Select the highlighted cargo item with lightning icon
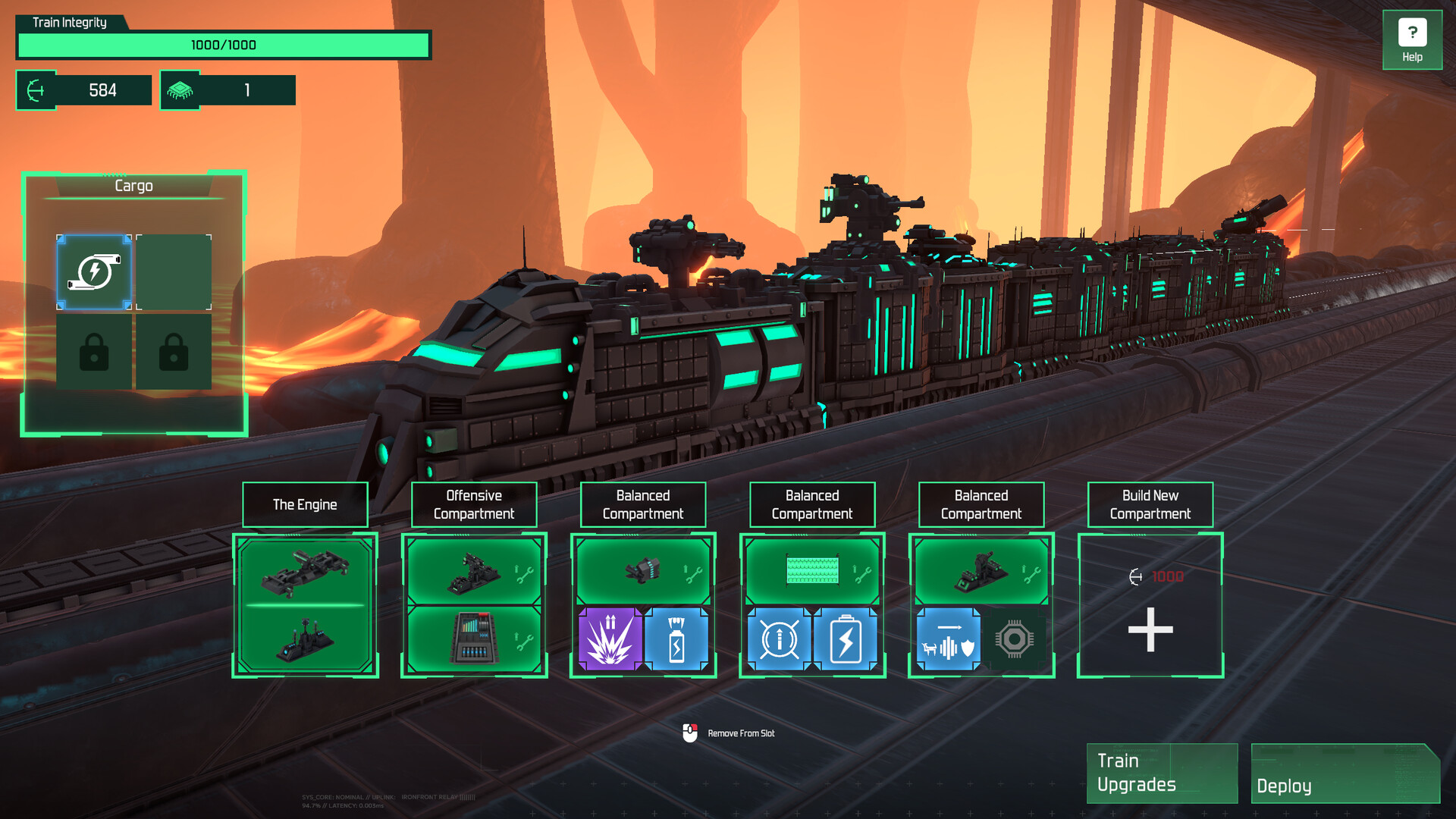Image resolution: width=1456 pixels, height=819 pixels. (94, 272)
